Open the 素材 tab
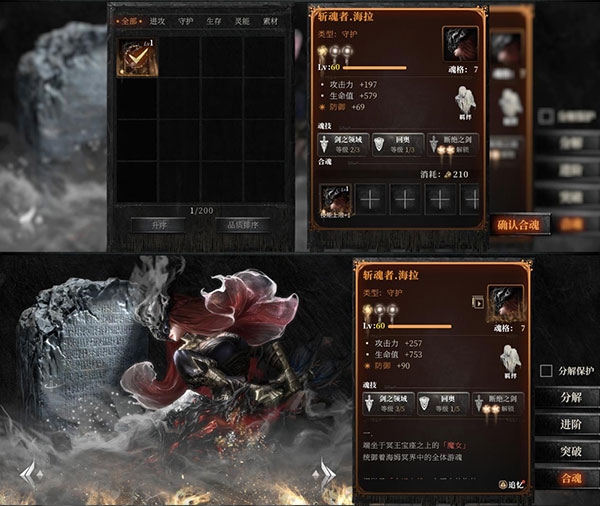The height and width of the screenshot is (506, 600). tap(271, 20)
